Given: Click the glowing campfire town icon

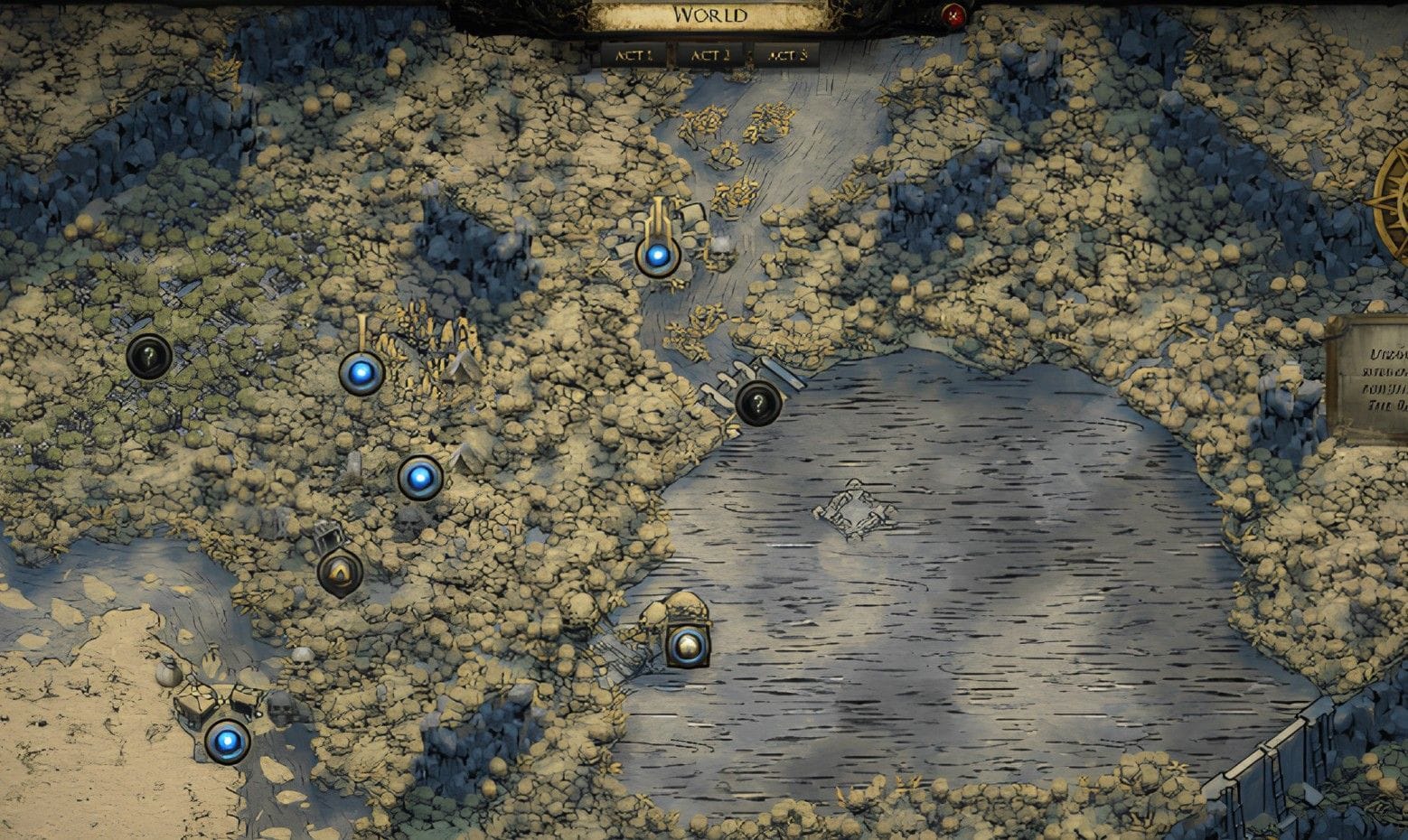Looking at the screenshot, I should (339, 572).
